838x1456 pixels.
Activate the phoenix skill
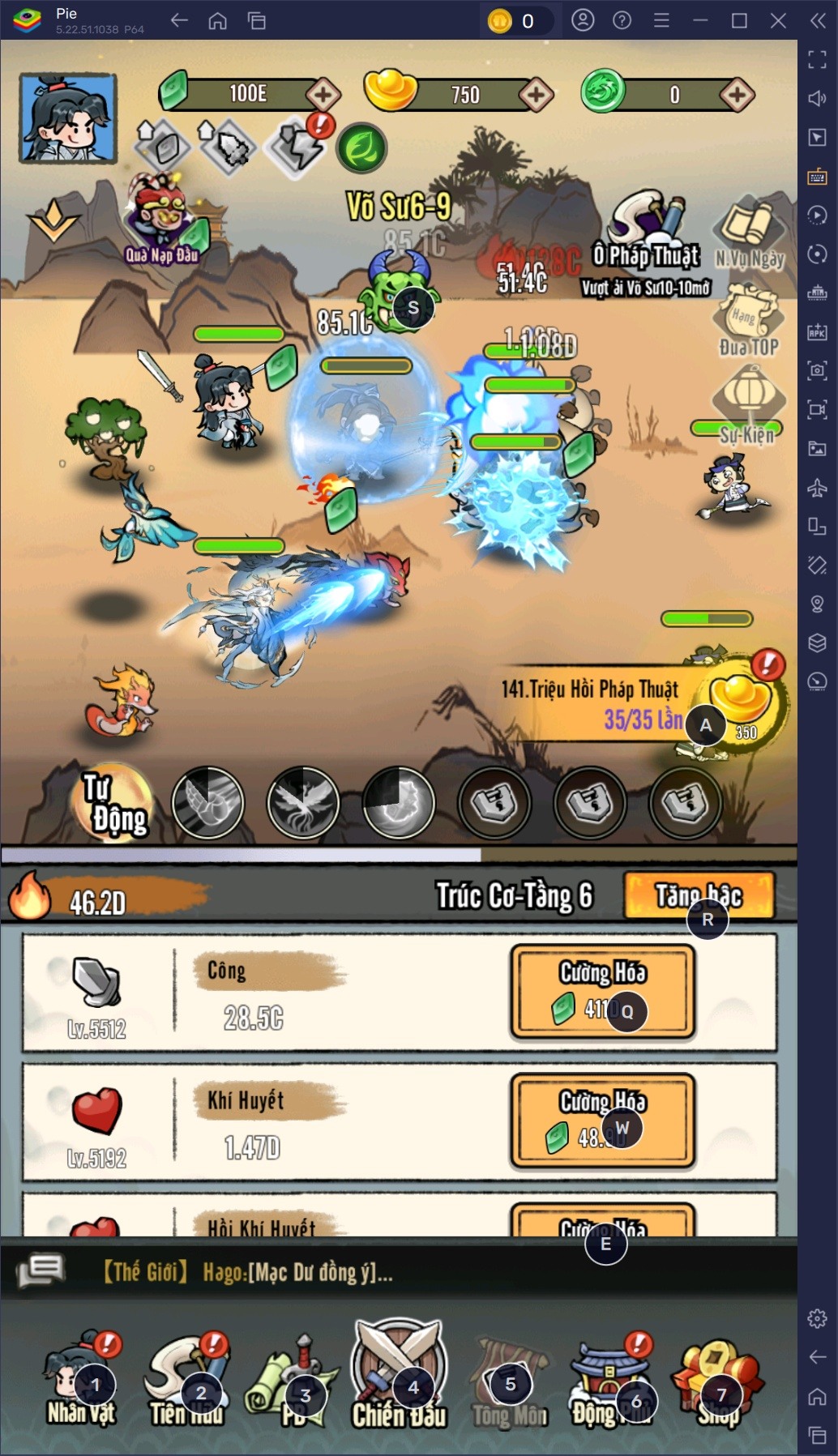pyautogui.click(x=303, y=802)
